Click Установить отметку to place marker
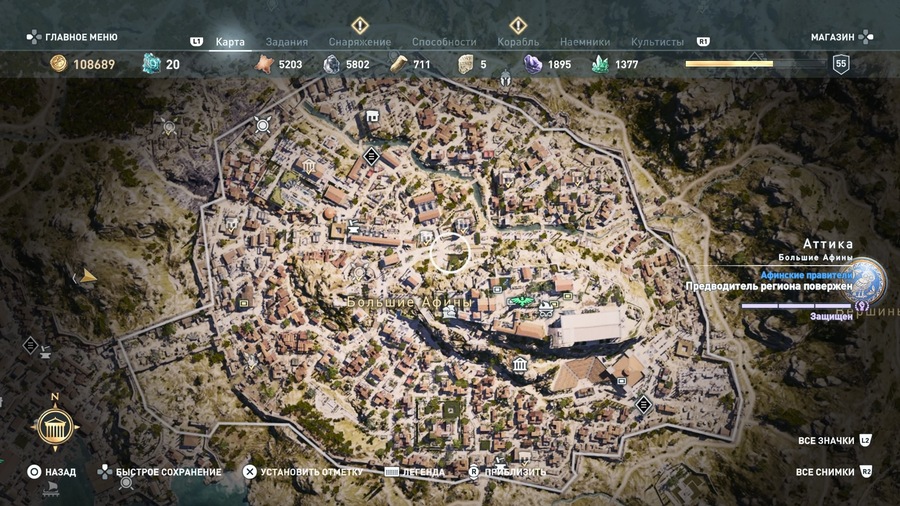The image size is (900, 506). [x=309, y=472]
